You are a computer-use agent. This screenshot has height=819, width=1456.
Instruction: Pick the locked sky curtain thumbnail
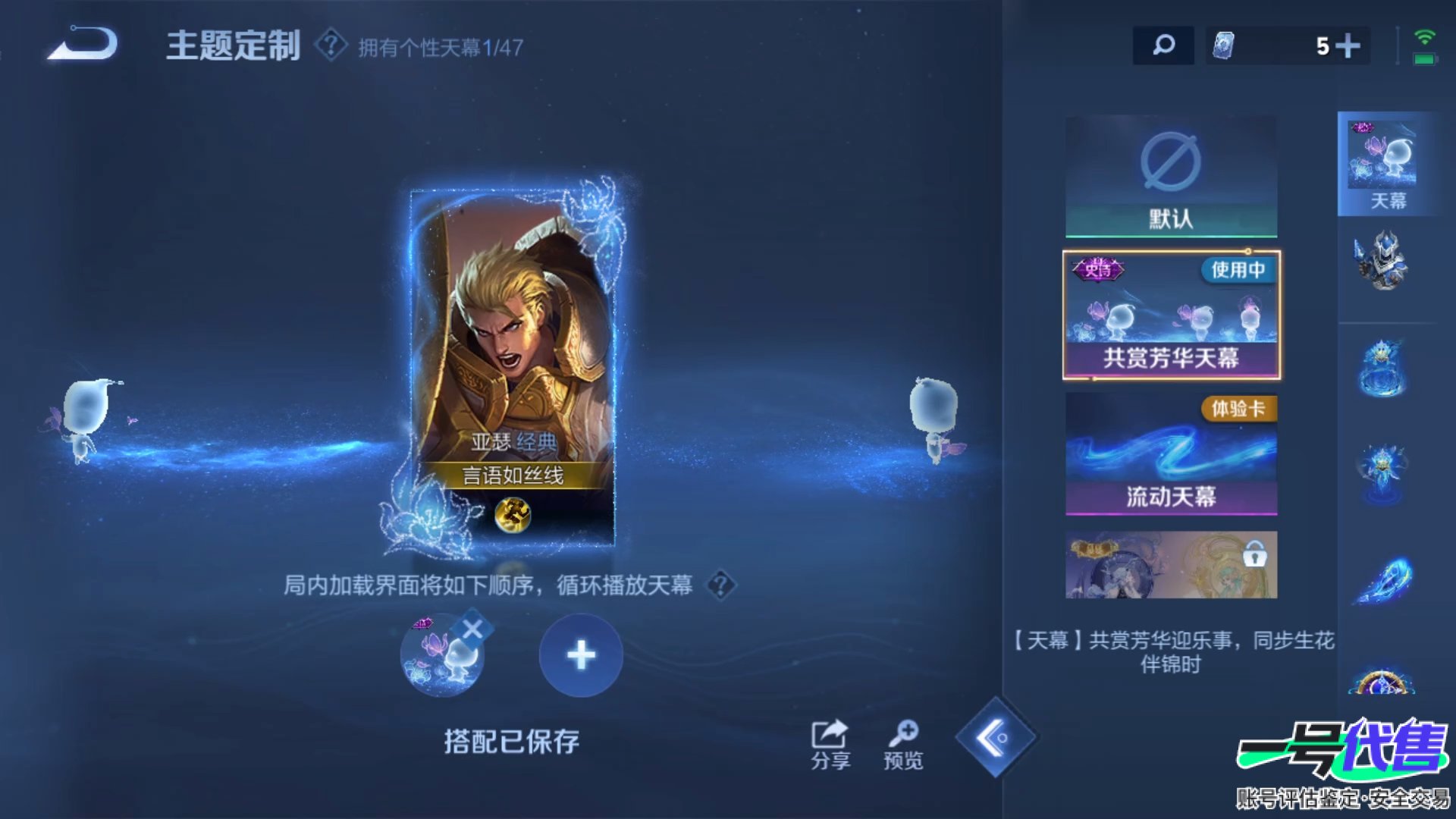(x=1171, y=565)
